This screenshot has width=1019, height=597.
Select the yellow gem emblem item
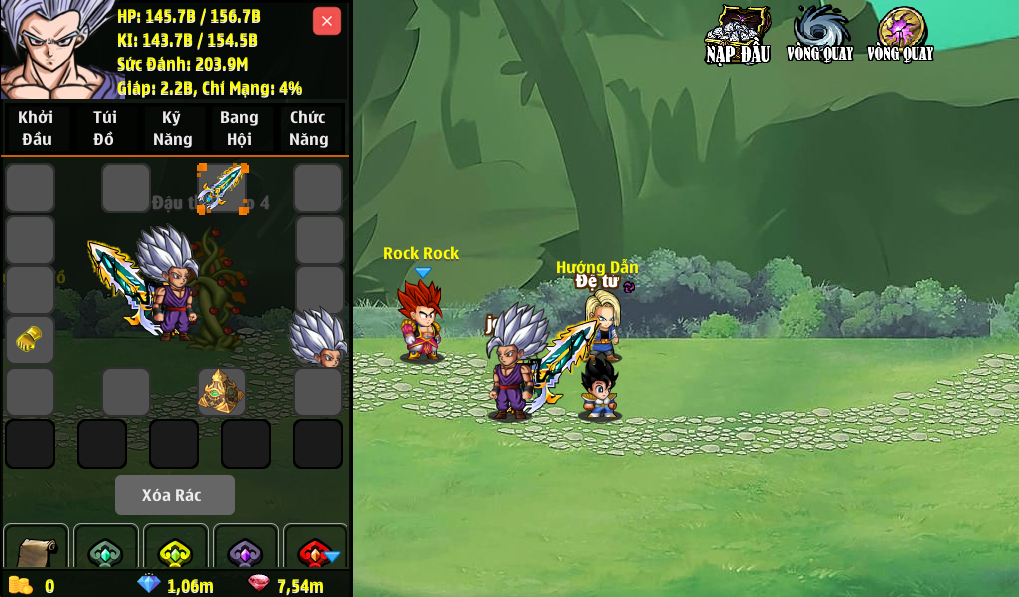tap(176, 551)
